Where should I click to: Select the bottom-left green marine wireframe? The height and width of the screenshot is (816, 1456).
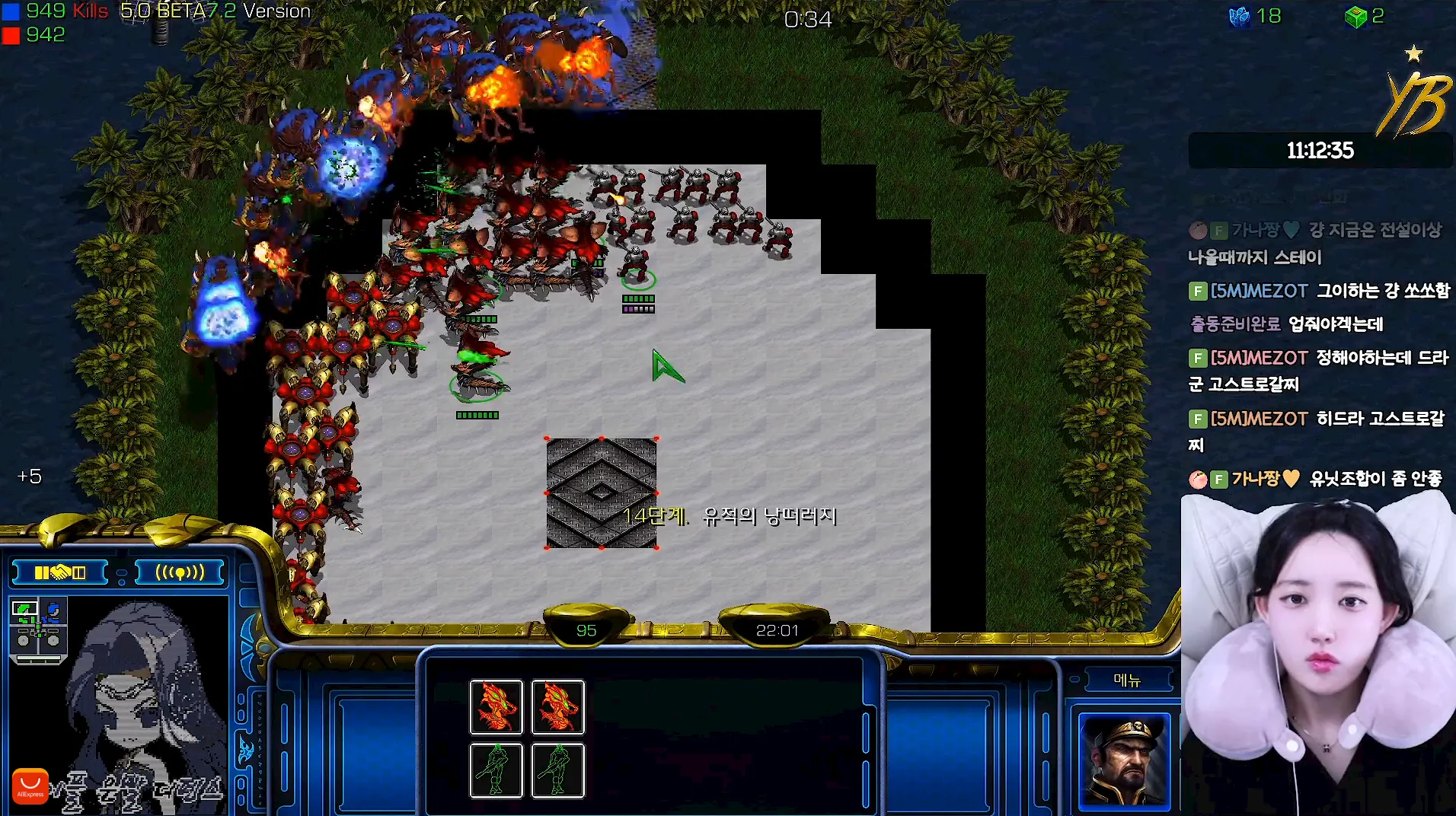click(496, 770)
